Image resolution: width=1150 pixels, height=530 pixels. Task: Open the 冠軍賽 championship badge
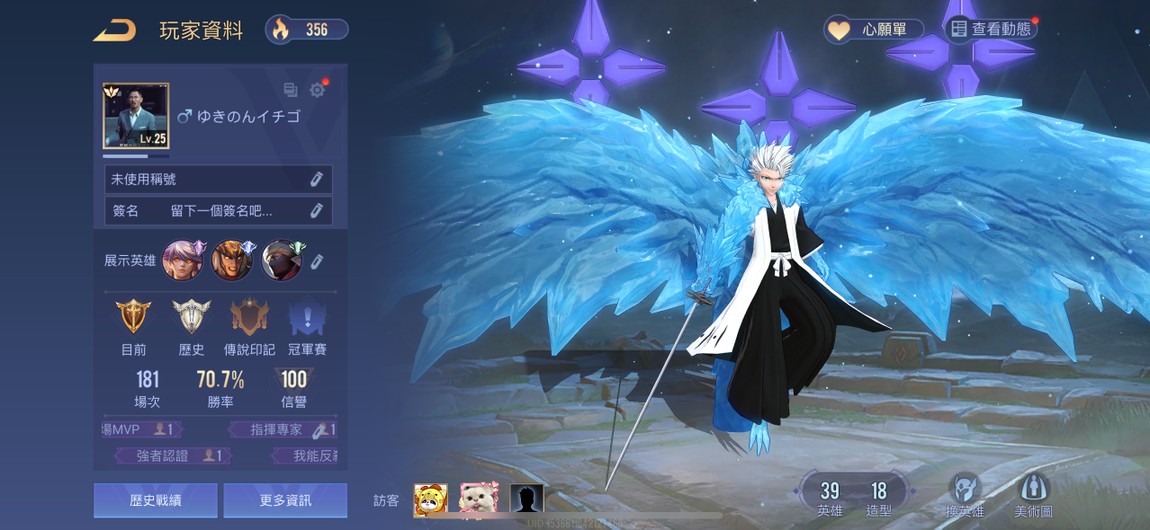[307, 318]
